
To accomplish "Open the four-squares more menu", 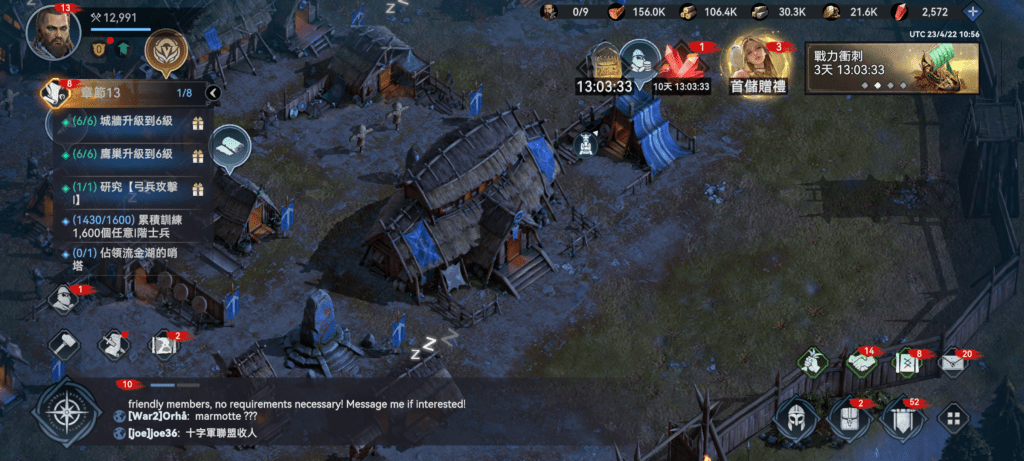I will tap(954, 417).
